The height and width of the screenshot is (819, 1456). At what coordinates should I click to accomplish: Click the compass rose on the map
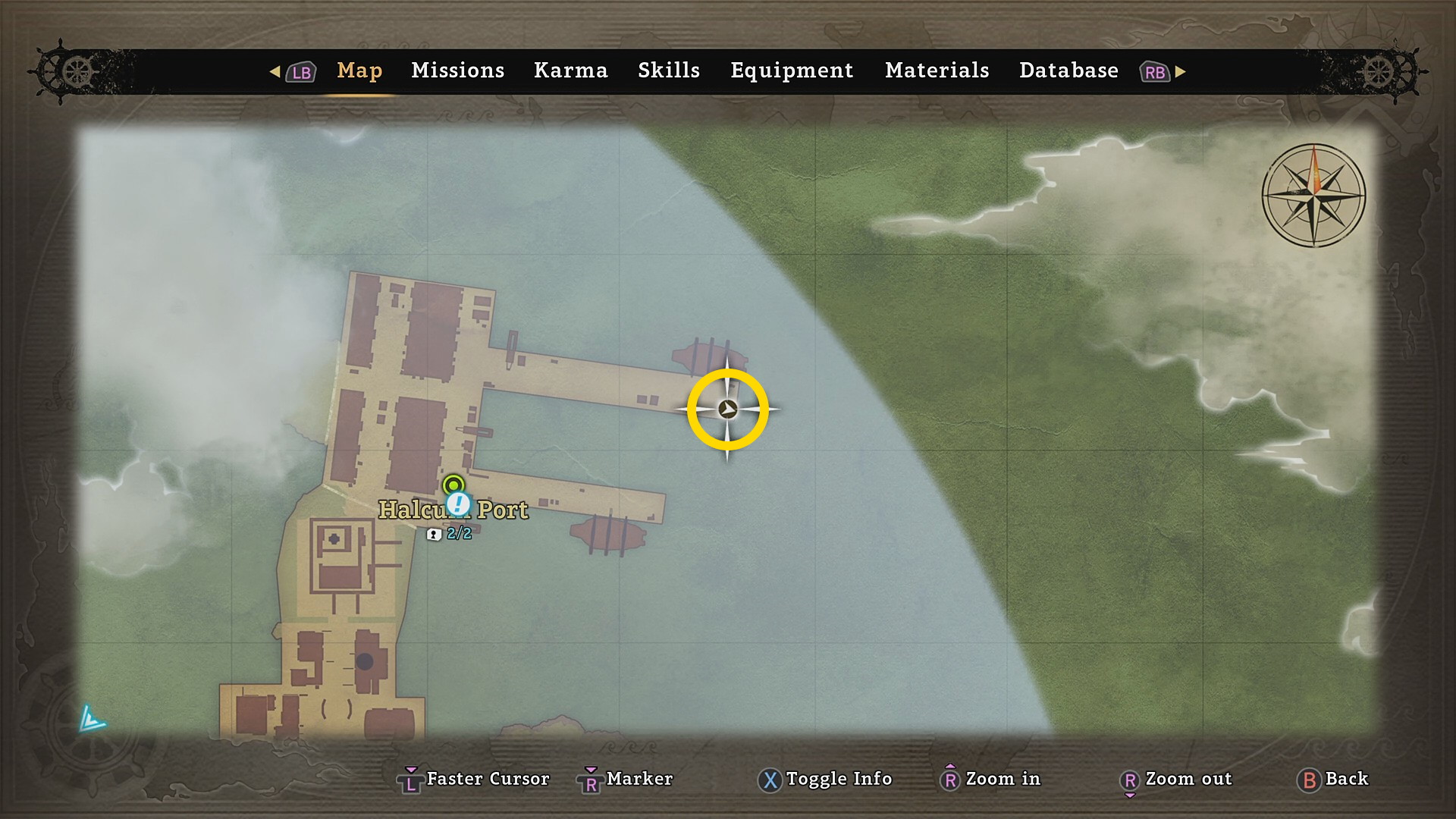click(x=1313, y=196)
